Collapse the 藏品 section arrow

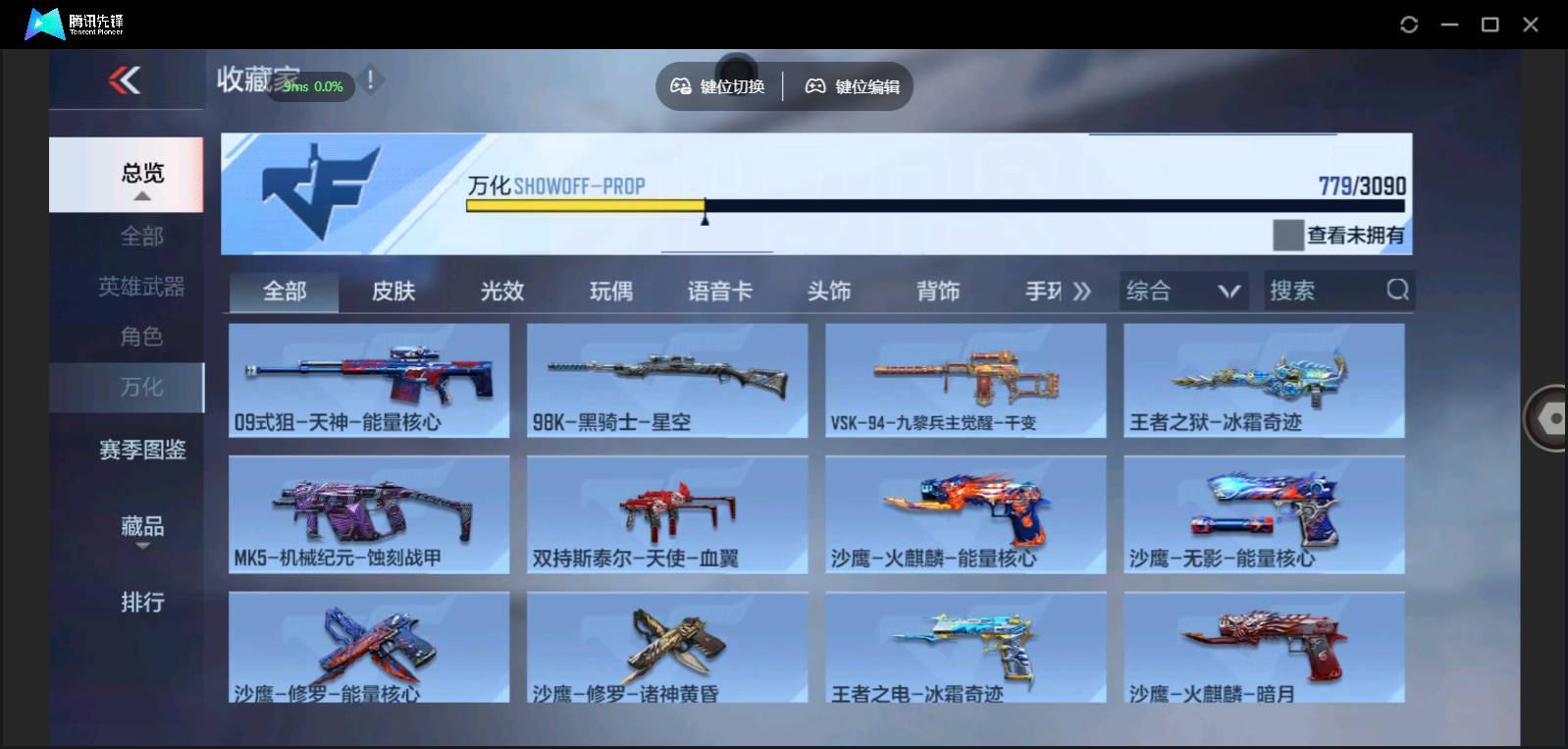(143, 546)
